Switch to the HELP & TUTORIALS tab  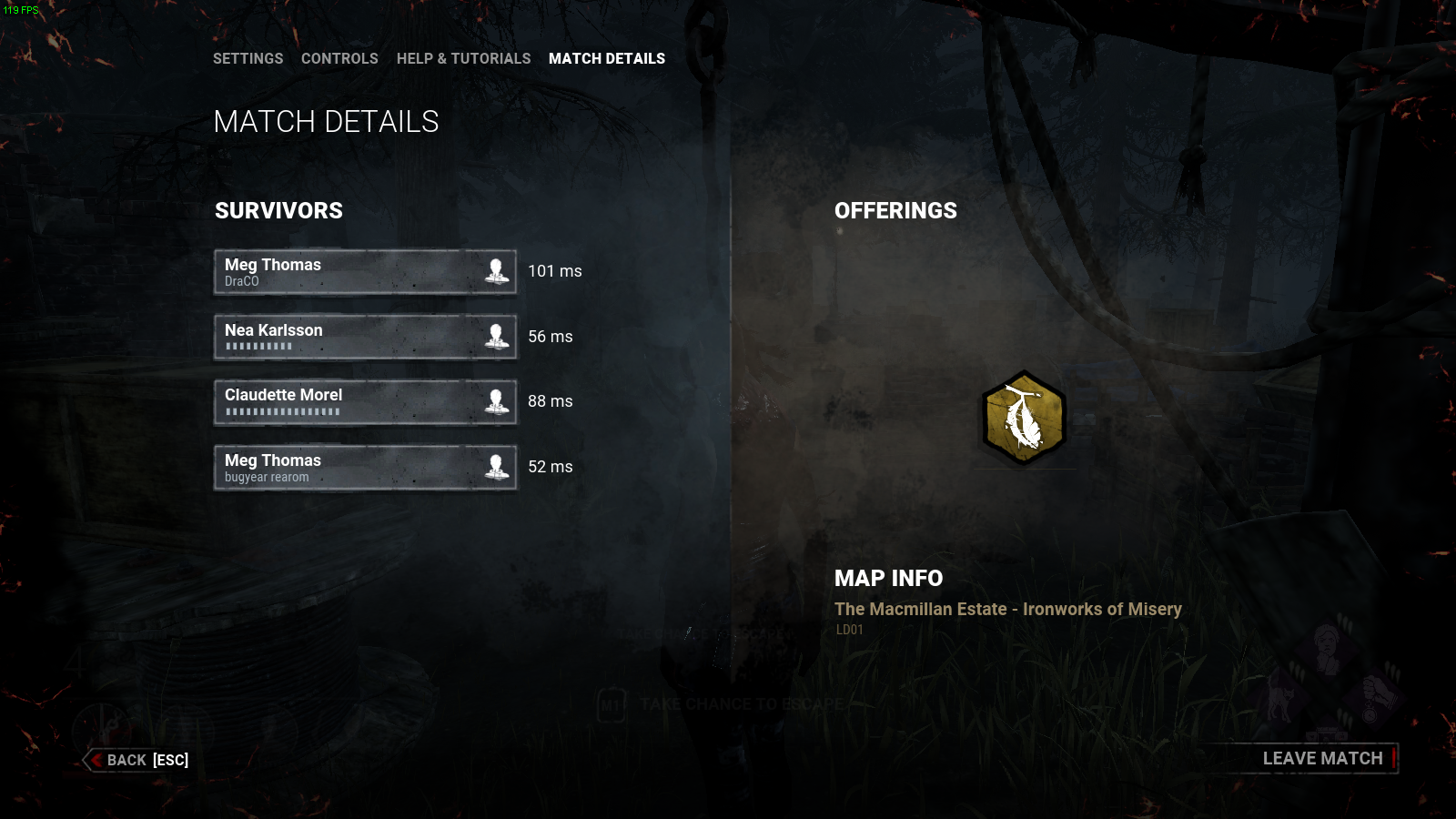464,58
